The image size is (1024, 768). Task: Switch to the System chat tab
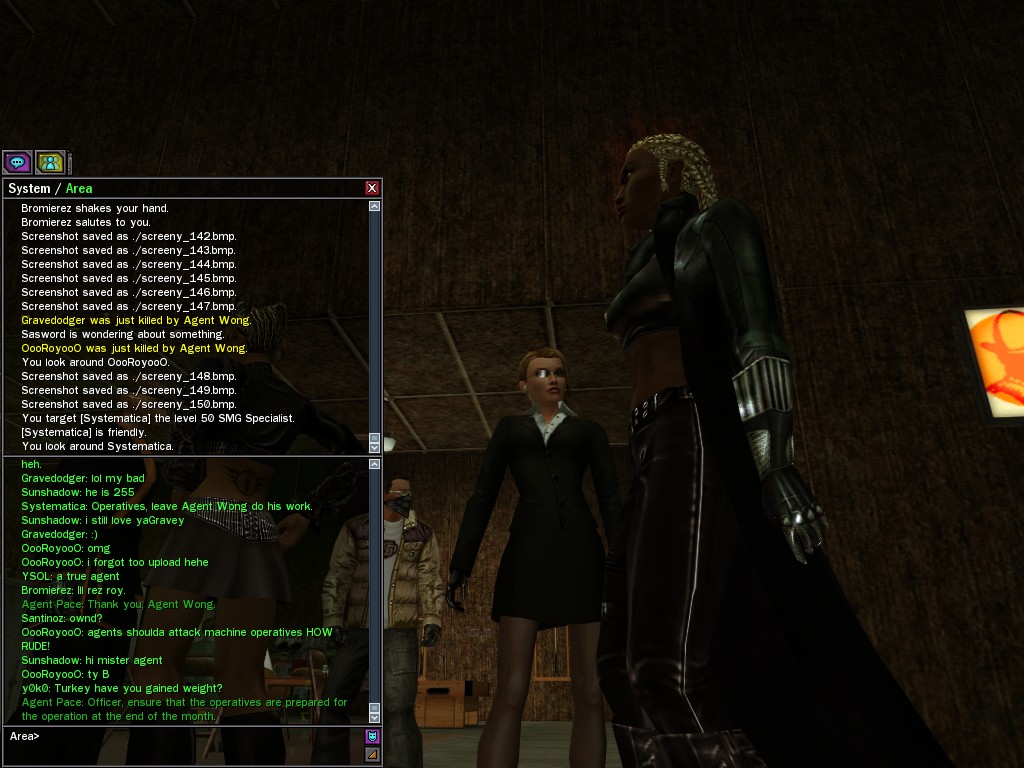click(x=29, y=189)
